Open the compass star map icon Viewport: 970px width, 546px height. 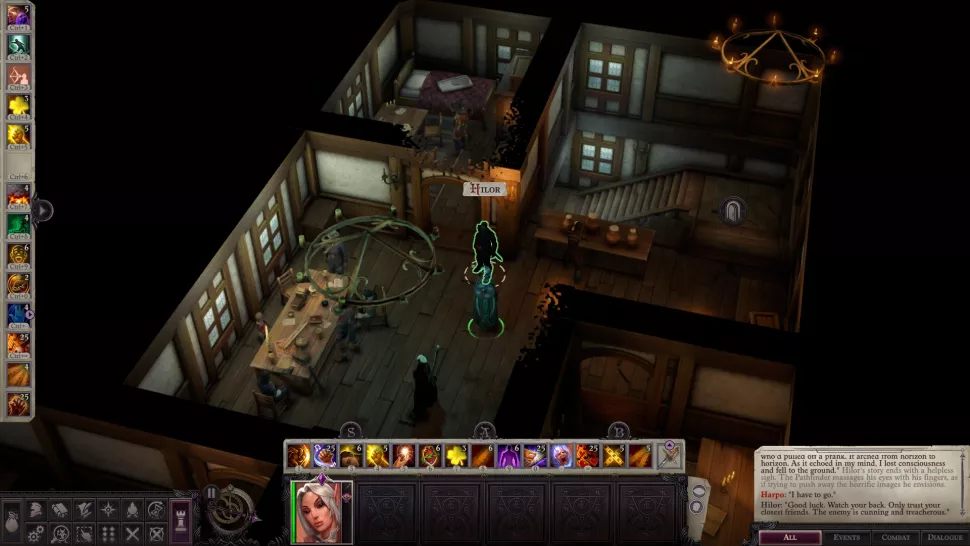[x=107, y=510]
